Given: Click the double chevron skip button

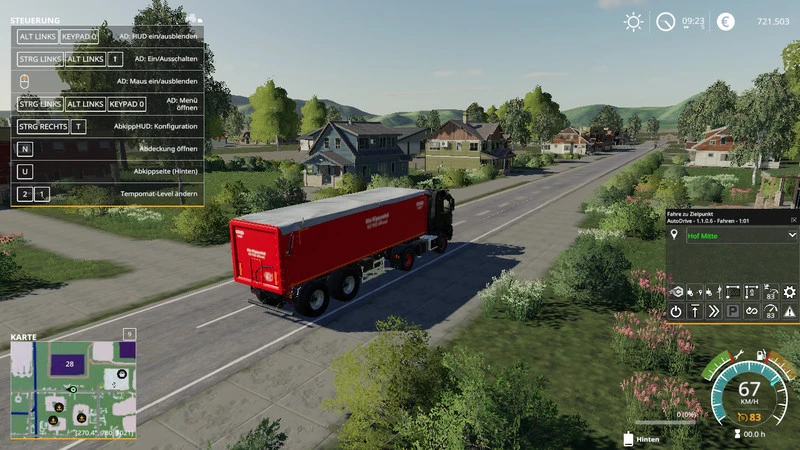Looking at the screenshot, I should pyautogui.click(x=713, y=311).
